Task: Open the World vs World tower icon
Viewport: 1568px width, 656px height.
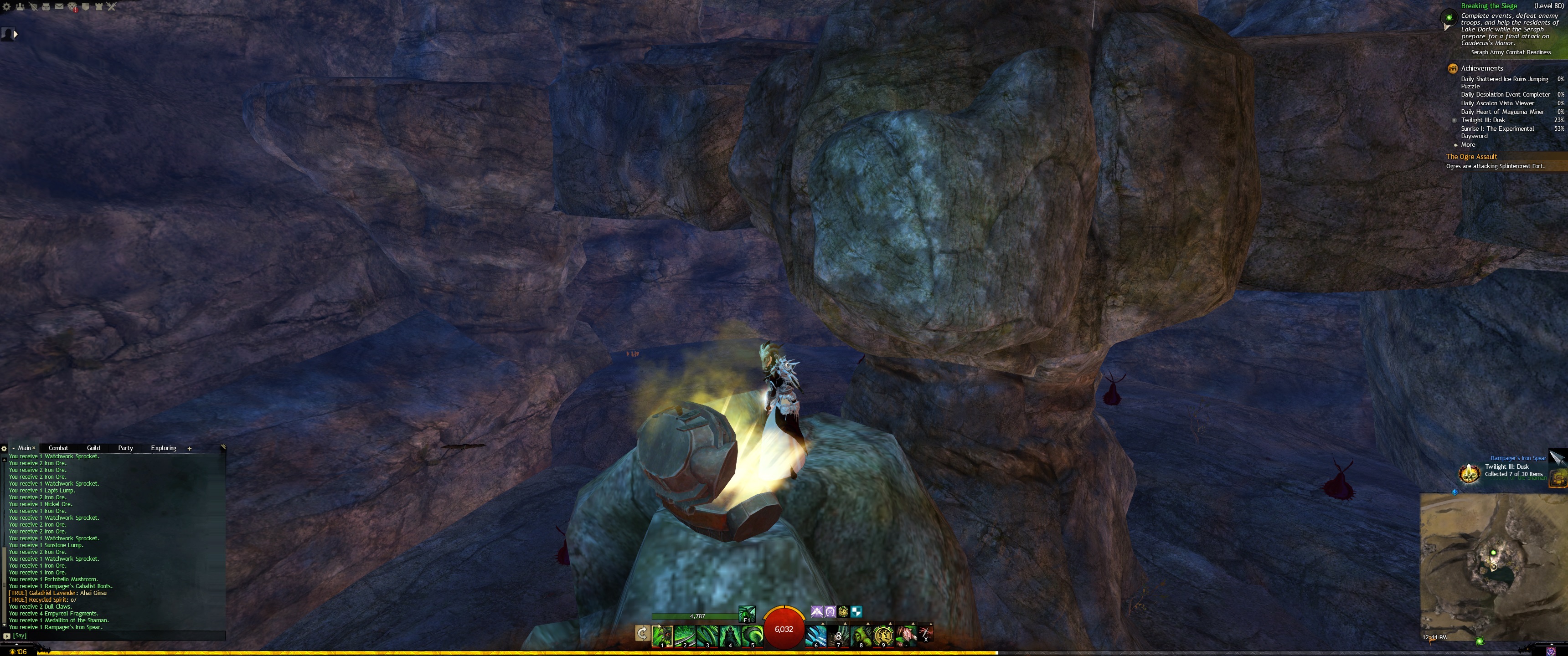Action: [98, 7]
